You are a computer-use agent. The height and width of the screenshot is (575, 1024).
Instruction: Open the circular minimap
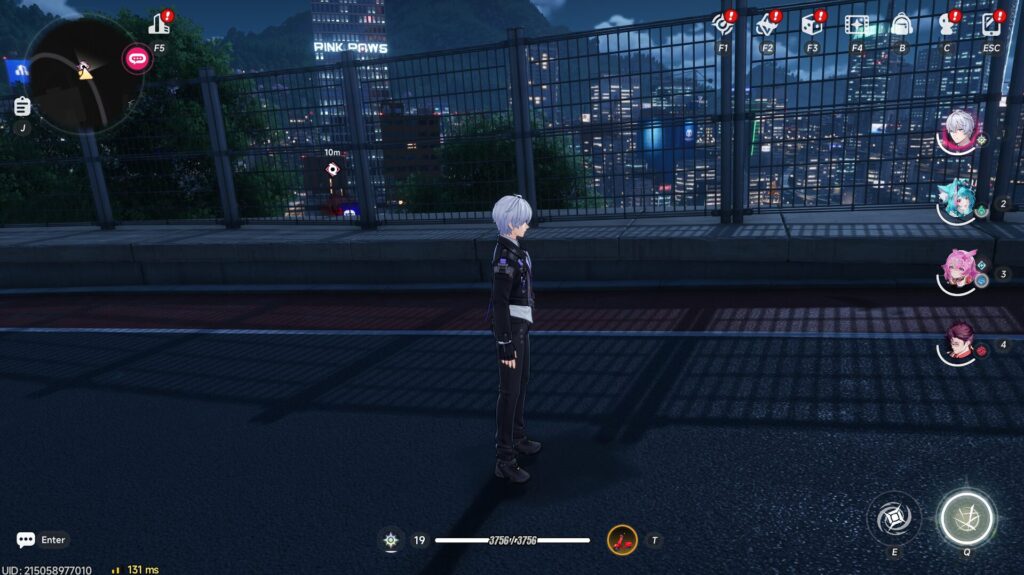point(80,75)
